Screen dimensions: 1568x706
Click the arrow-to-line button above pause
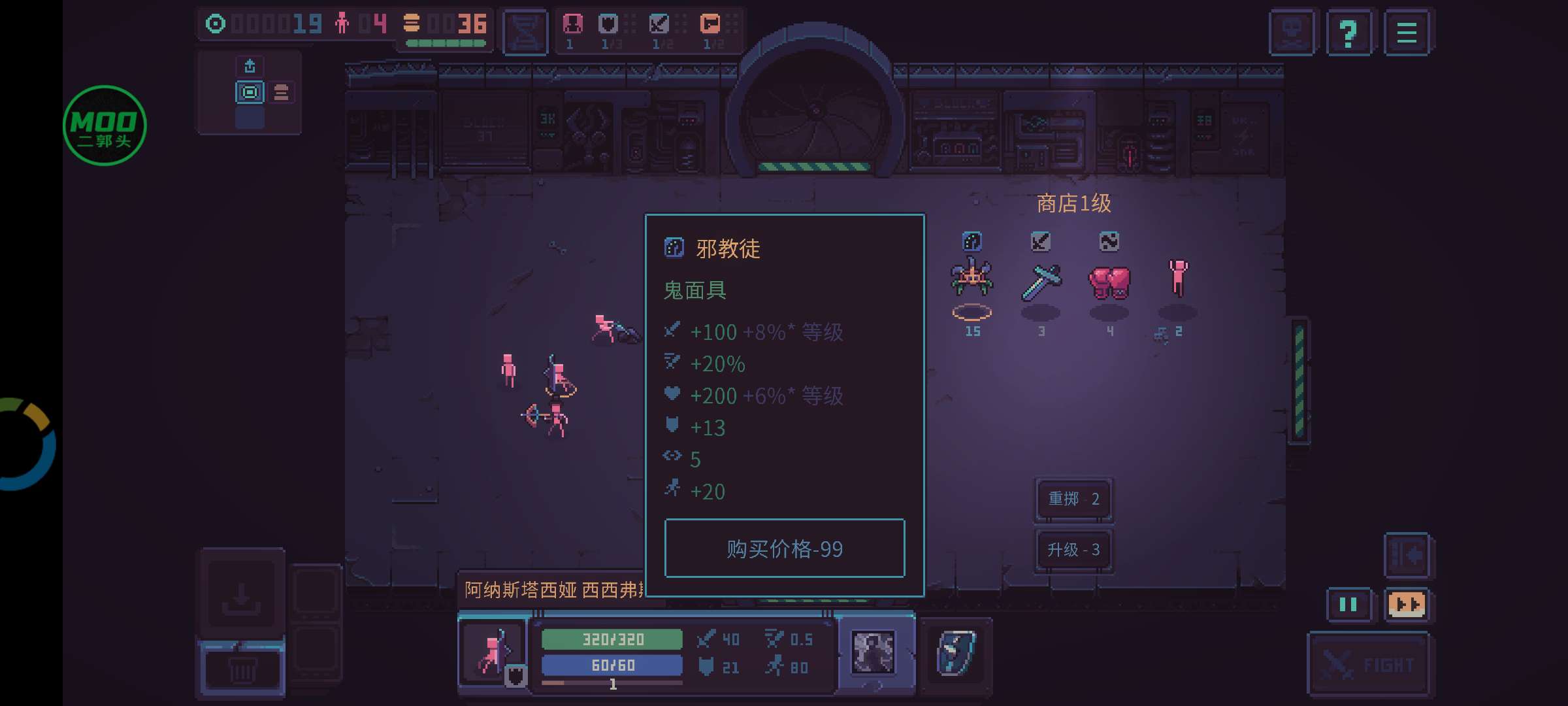[x=1407, y=555]
